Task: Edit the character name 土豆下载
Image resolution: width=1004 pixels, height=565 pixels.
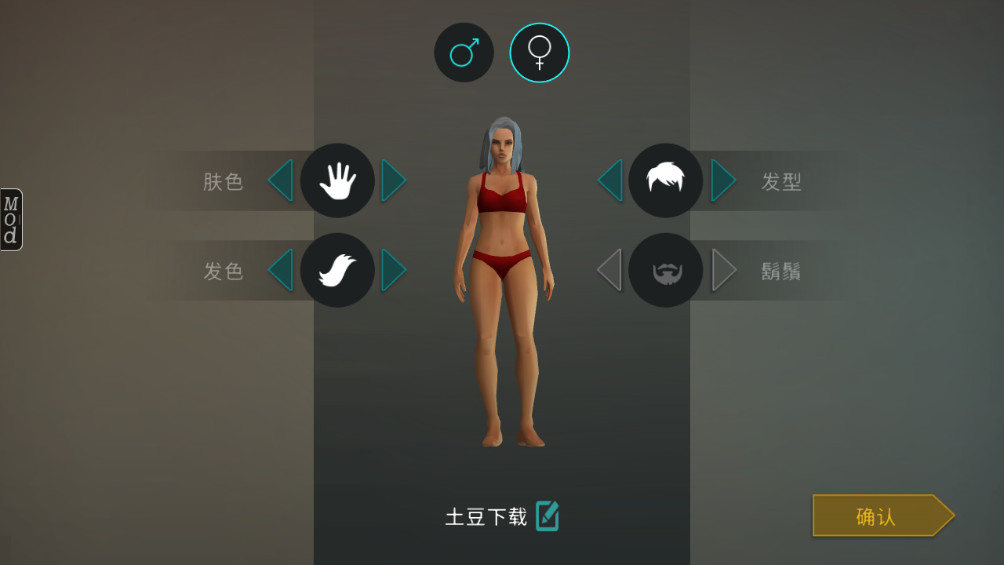Action: pyautogui.click(x=547, y=516)
